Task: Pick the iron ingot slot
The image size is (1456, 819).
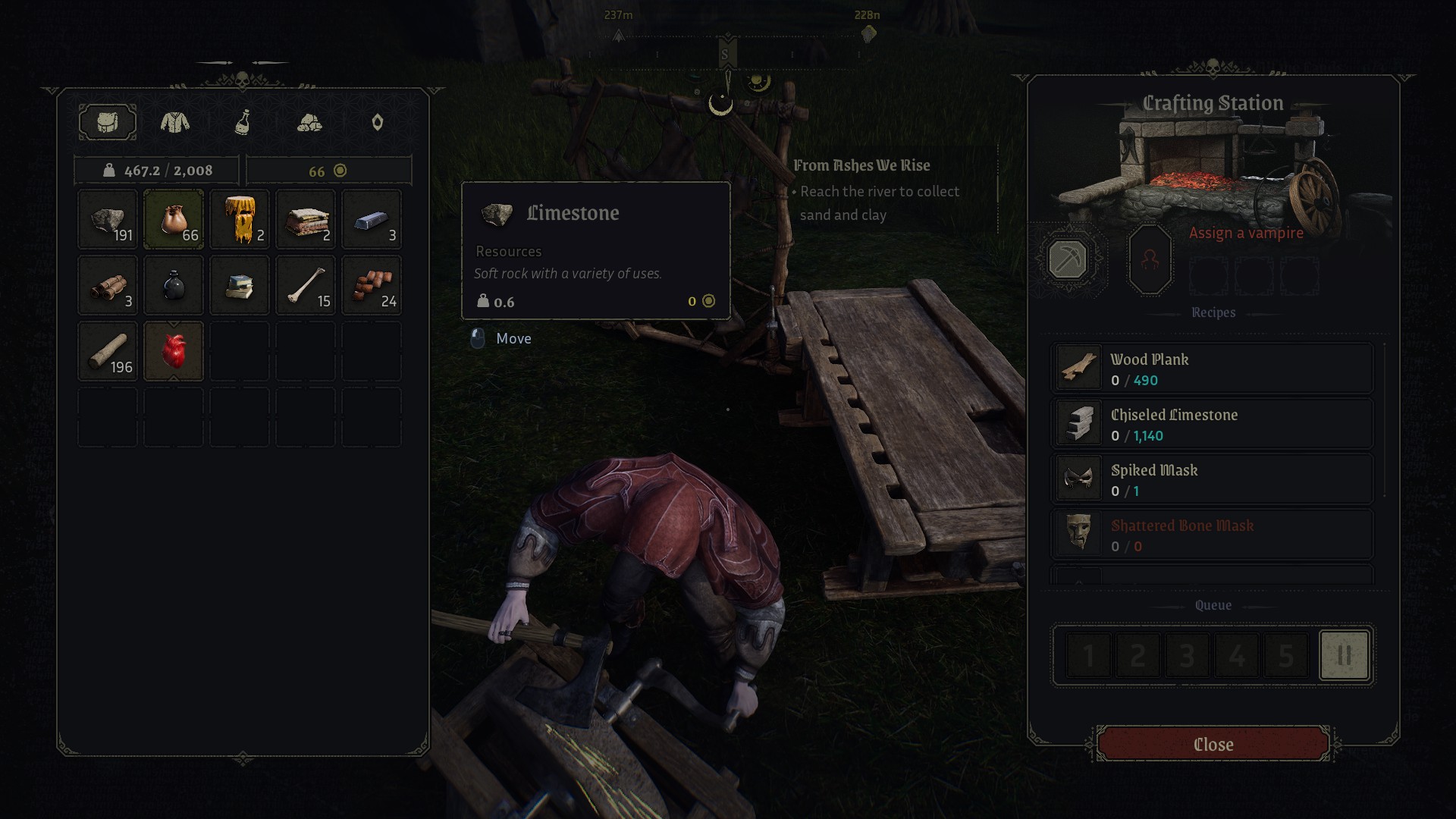Action: coord(372,220)
